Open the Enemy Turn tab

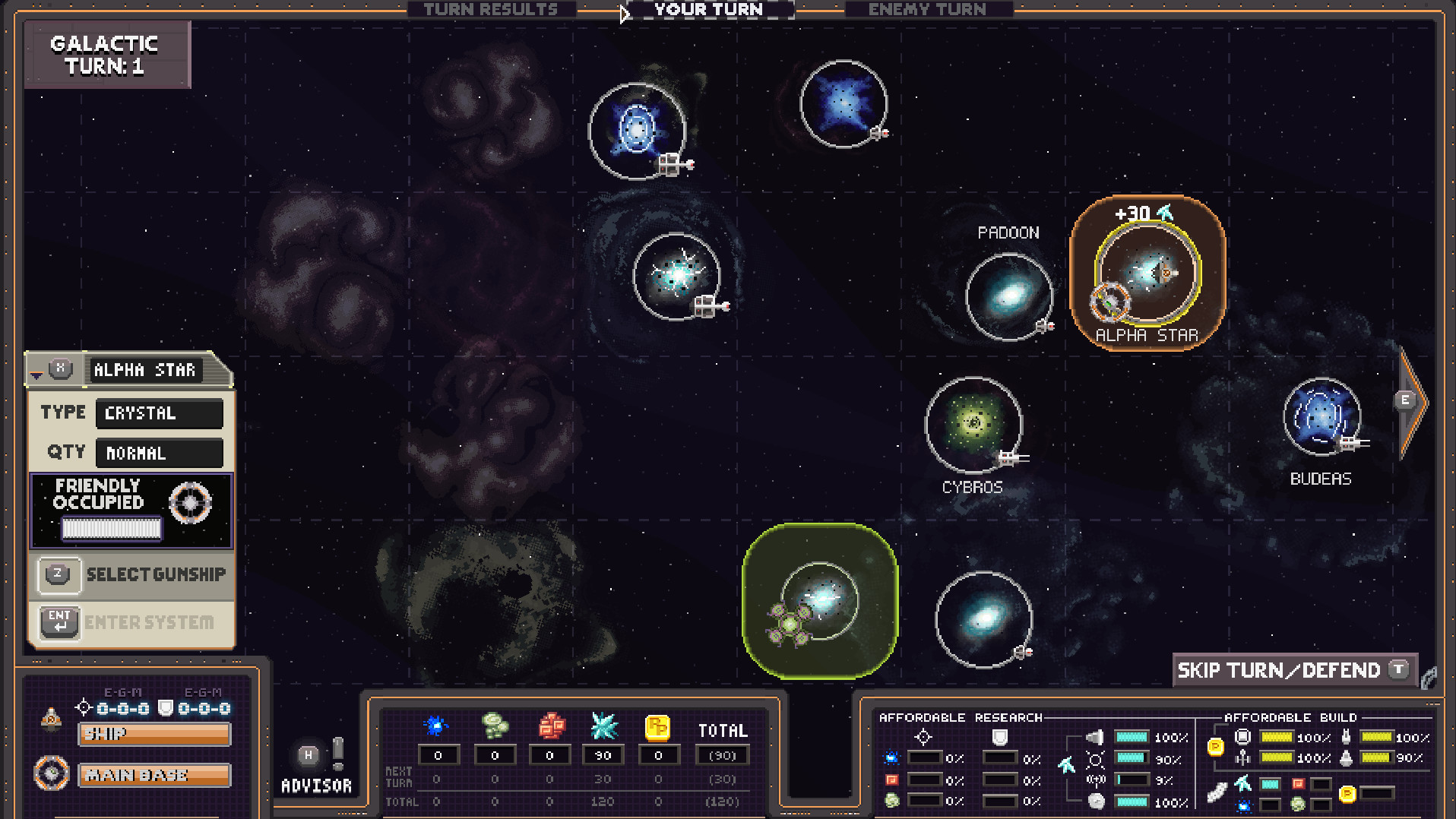click(x=928, y=9)
